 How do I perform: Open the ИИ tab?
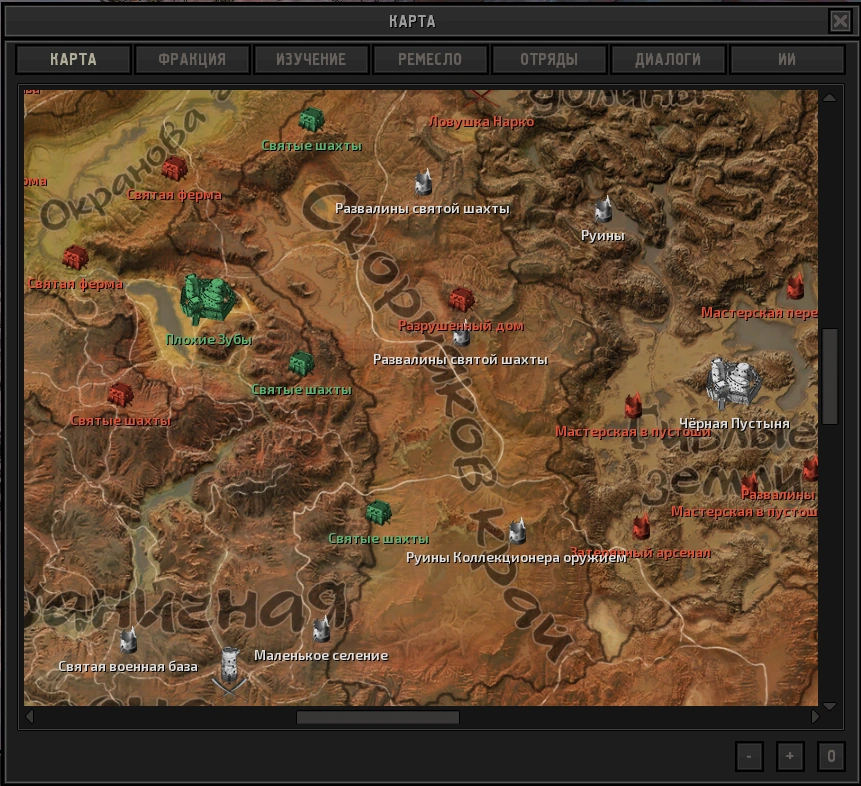pos(787,59)
